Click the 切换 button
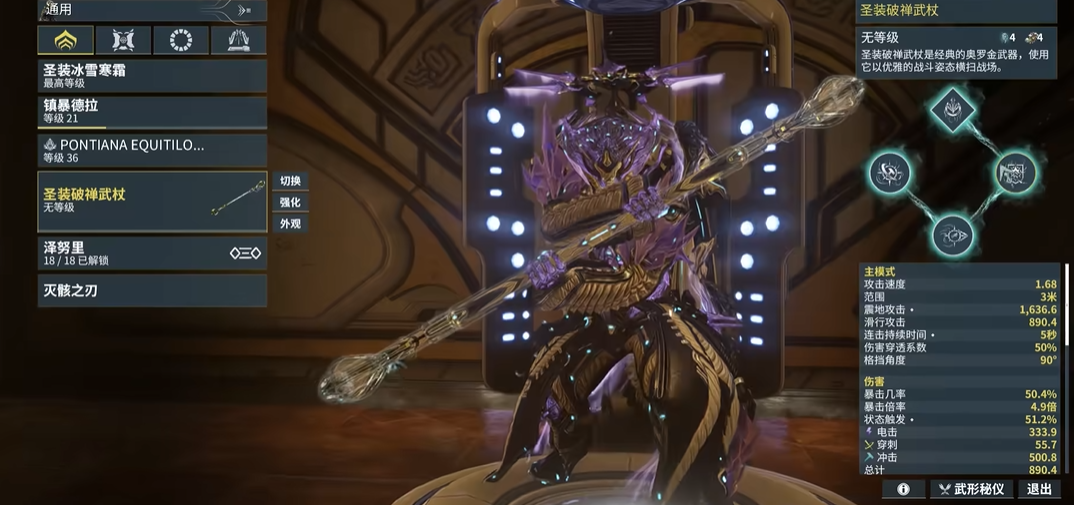Screen dimensions: 1074x505 coord(290,181)
